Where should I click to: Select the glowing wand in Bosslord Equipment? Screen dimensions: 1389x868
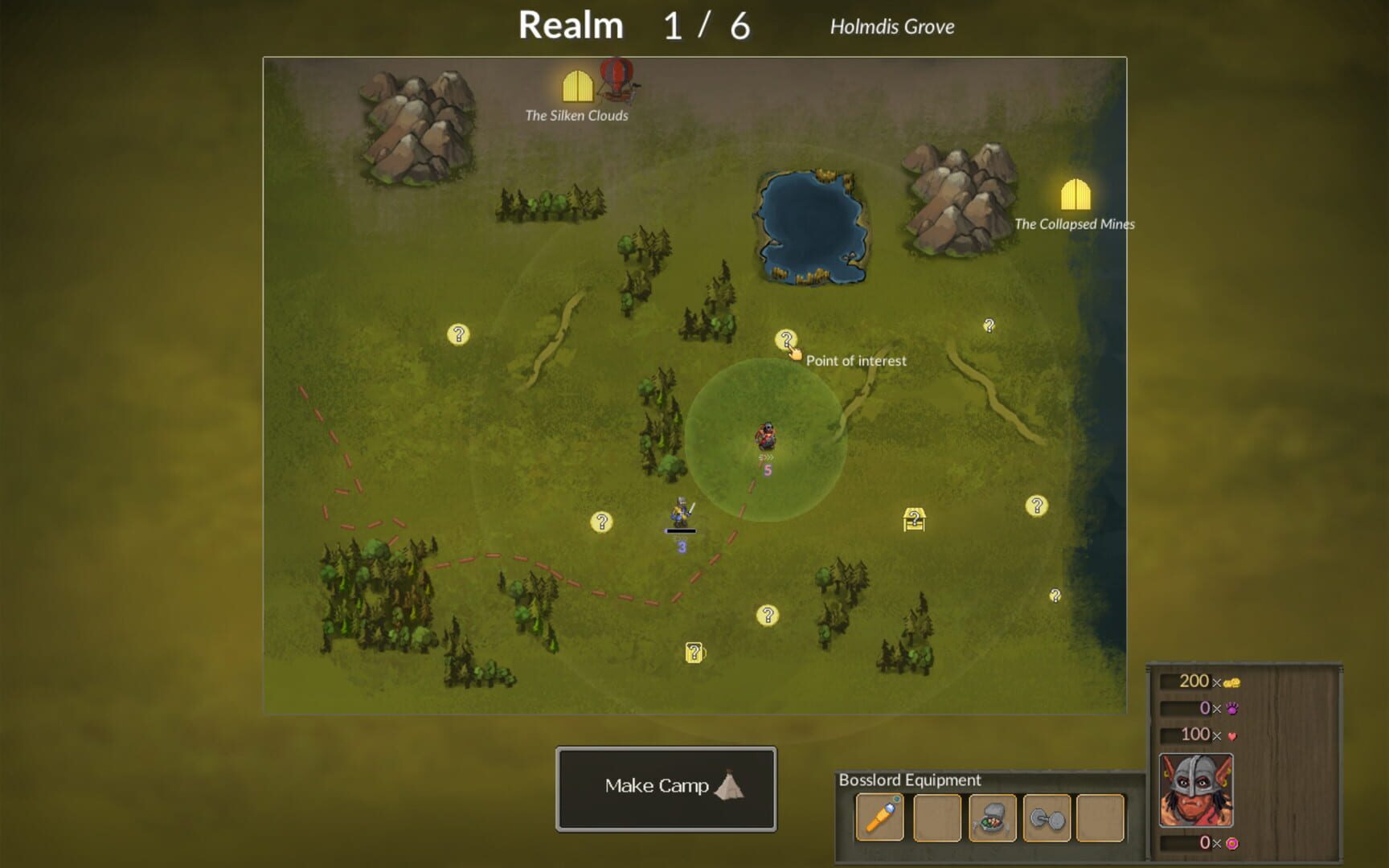(878, 815)
